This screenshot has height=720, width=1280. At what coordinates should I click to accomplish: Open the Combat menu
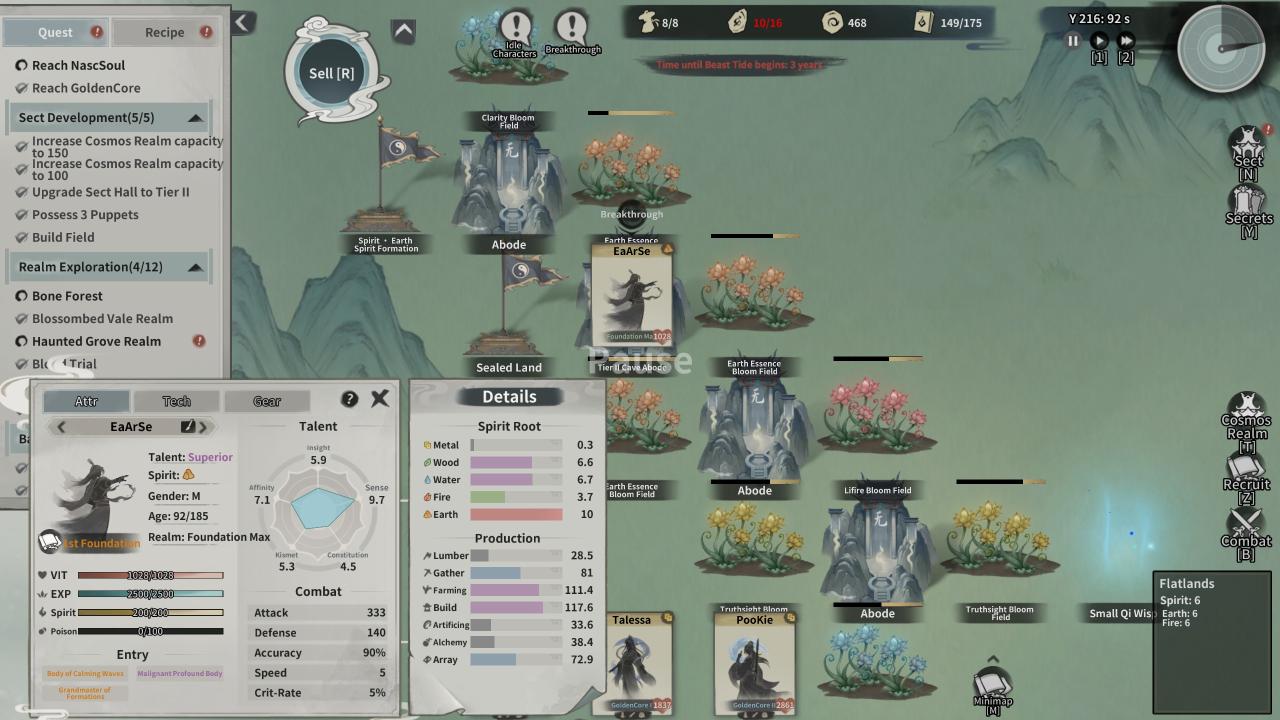(x=1246, y=530)
